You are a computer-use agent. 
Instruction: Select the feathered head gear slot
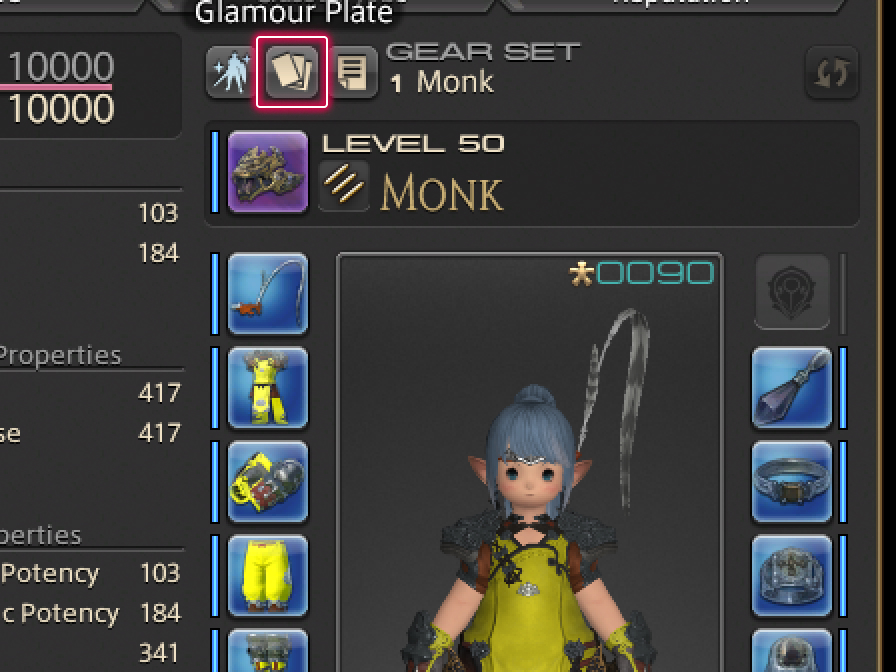(268, 295)
